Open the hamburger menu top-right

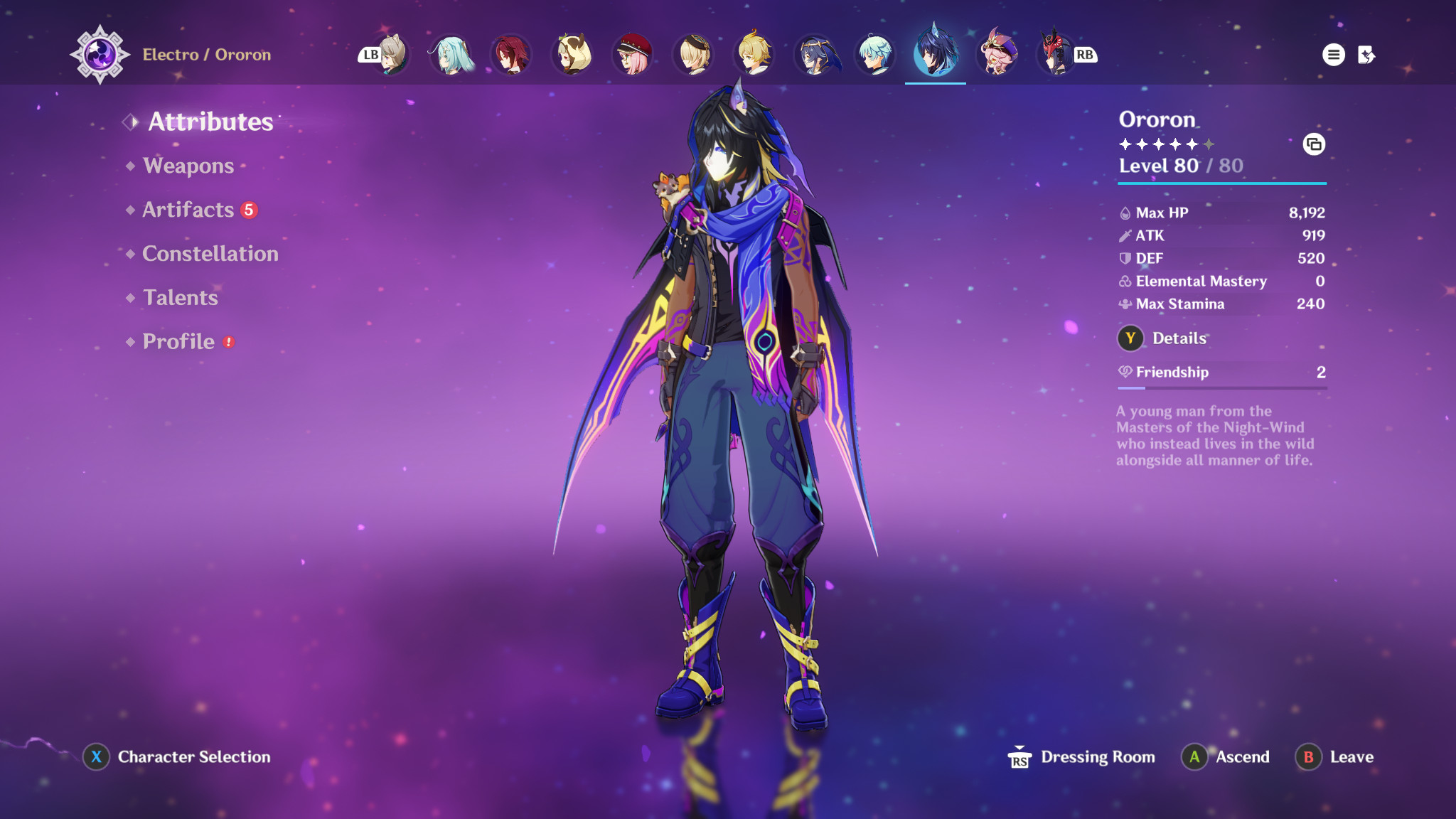coord(1333,53)
